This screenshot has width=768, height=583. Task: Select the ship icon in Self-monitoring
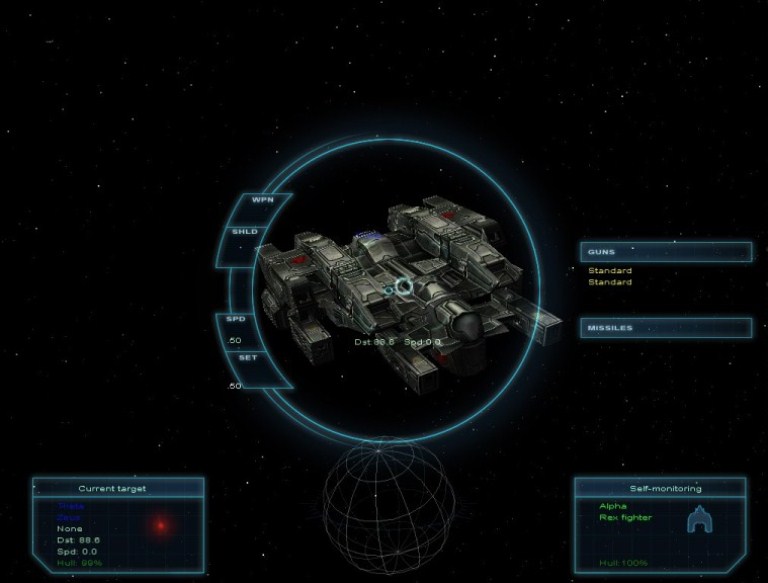[699, 520]
